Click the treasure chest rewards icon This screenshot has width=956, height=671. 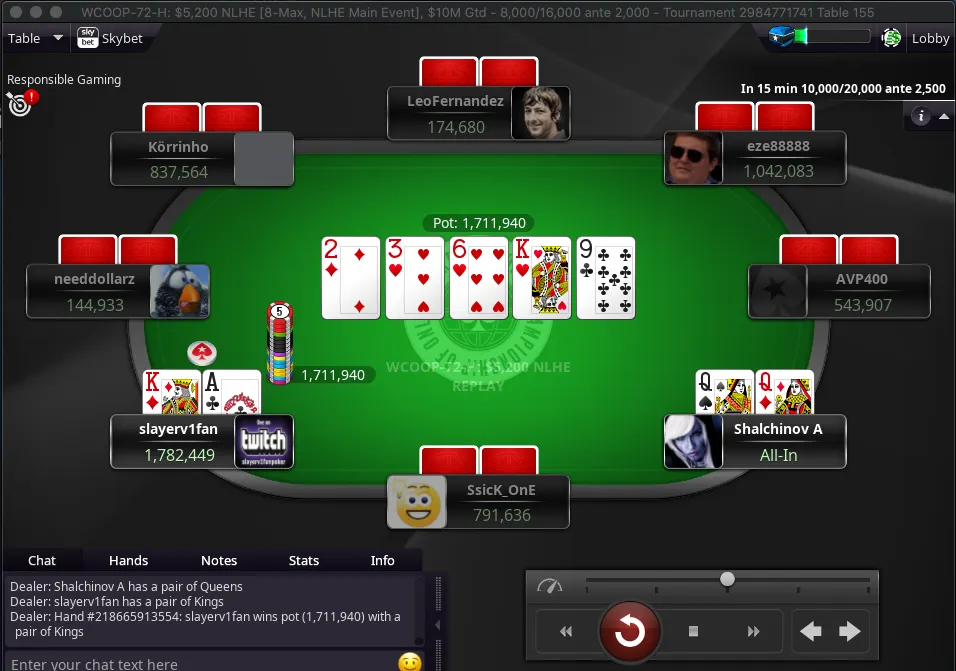pyautogui.click(x=781, y=37)
